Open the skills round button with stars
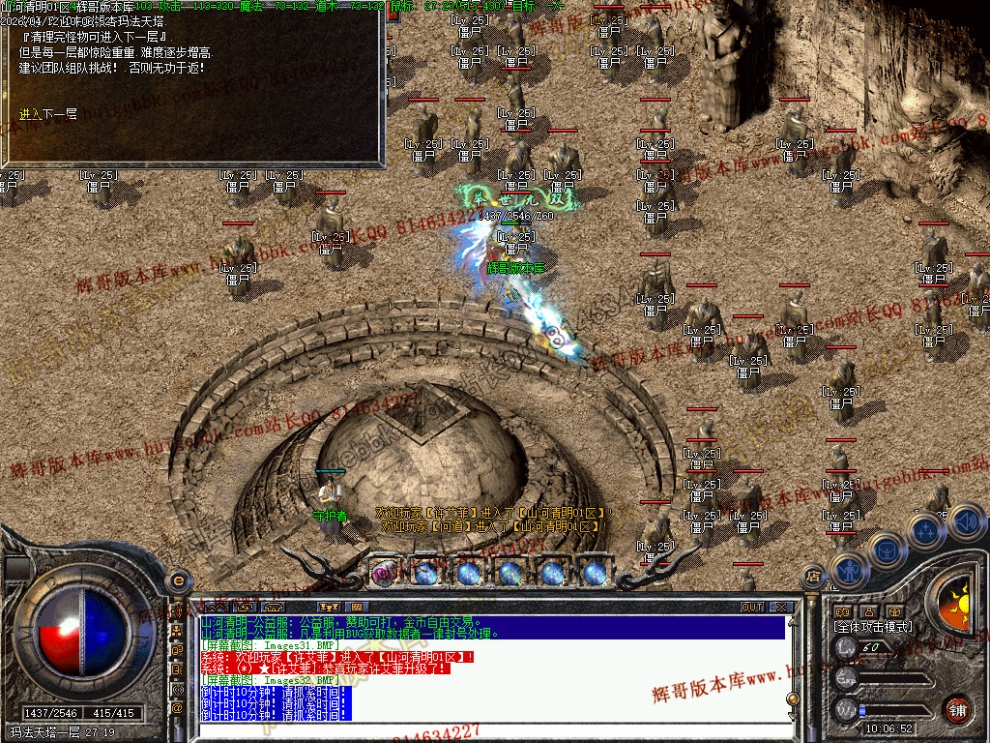 [926, 528]
